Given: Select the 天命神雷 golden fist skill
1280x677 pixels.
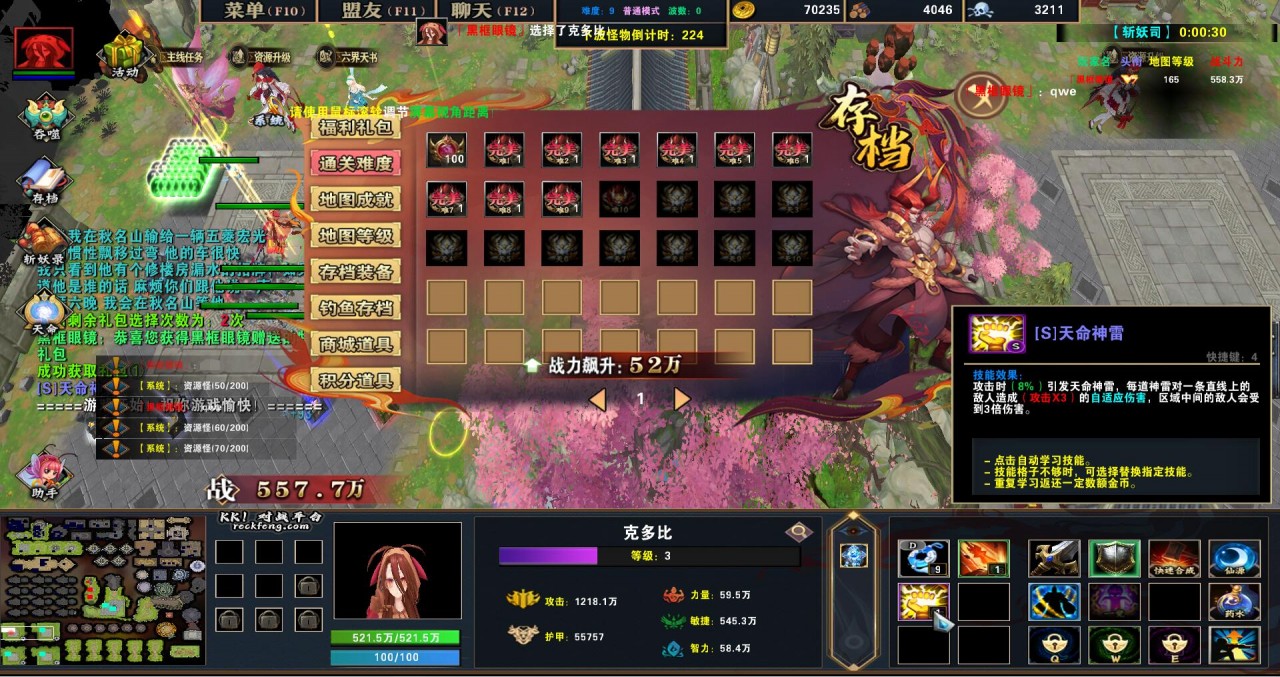Looking at the screenshot, I should pos(922,601).
